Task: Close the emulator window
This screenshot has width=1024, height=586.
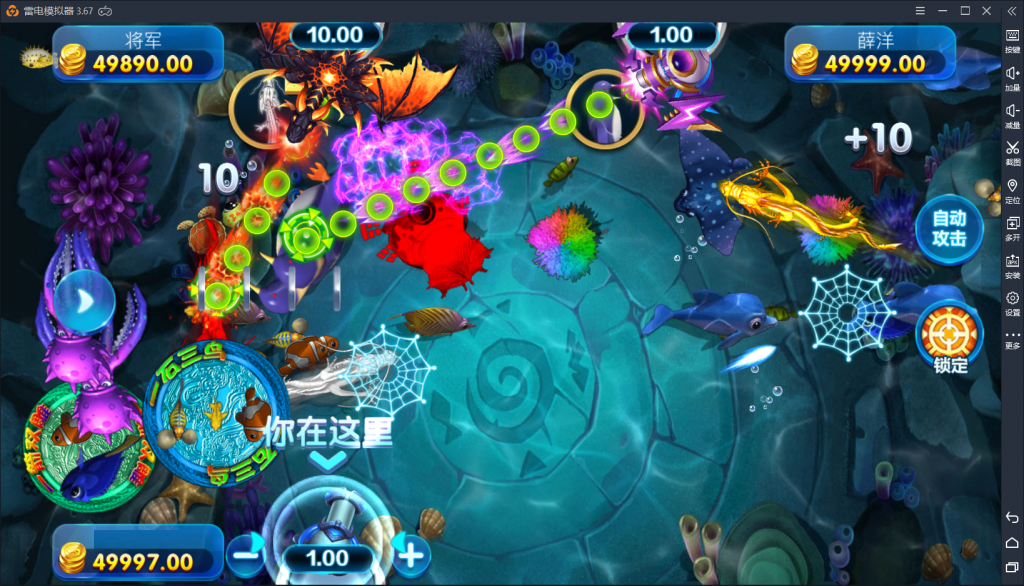Action: [x=987, y=10]
